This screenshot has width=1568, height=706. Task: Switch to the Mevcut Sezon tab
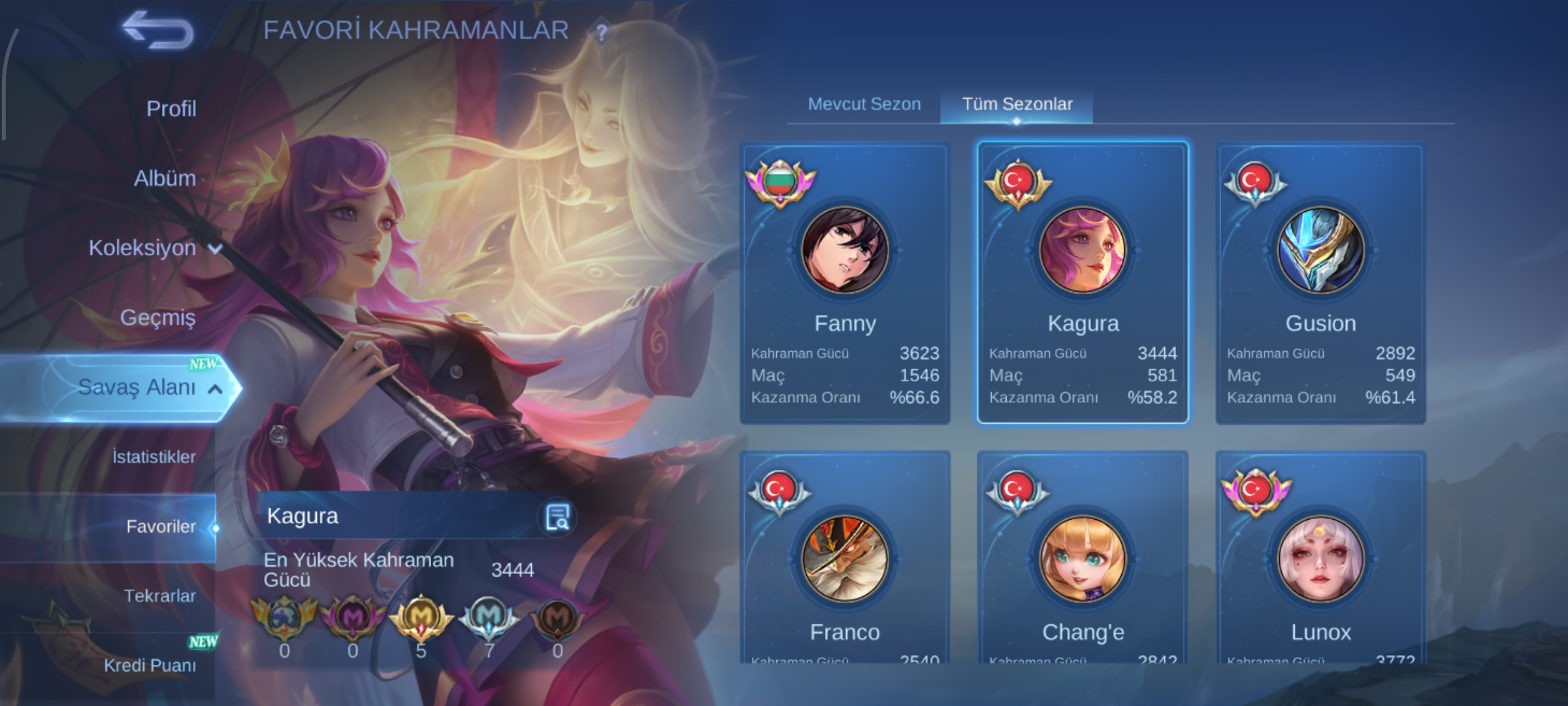click(864, 104)
